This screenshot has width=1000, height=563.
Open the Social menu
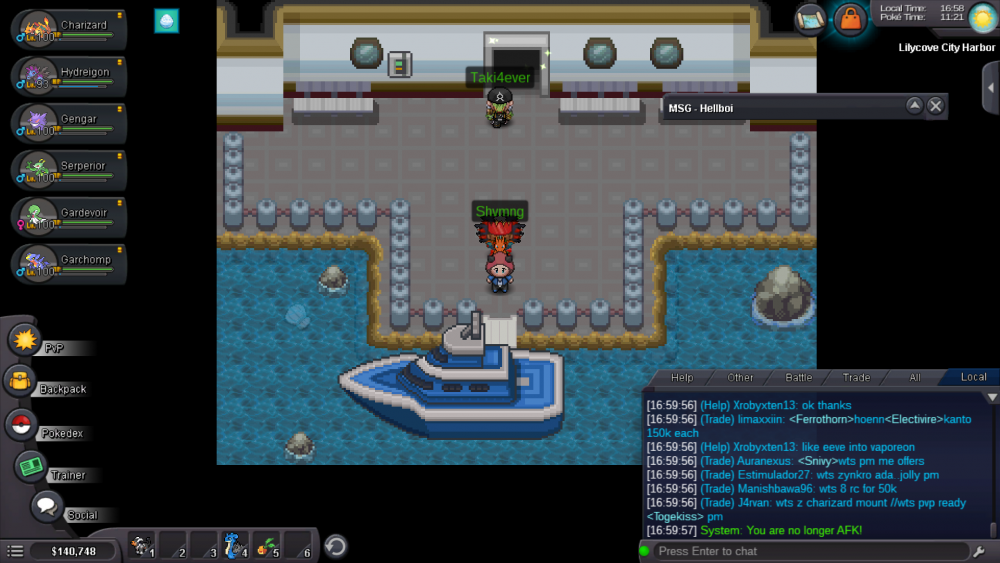[47, 506]
